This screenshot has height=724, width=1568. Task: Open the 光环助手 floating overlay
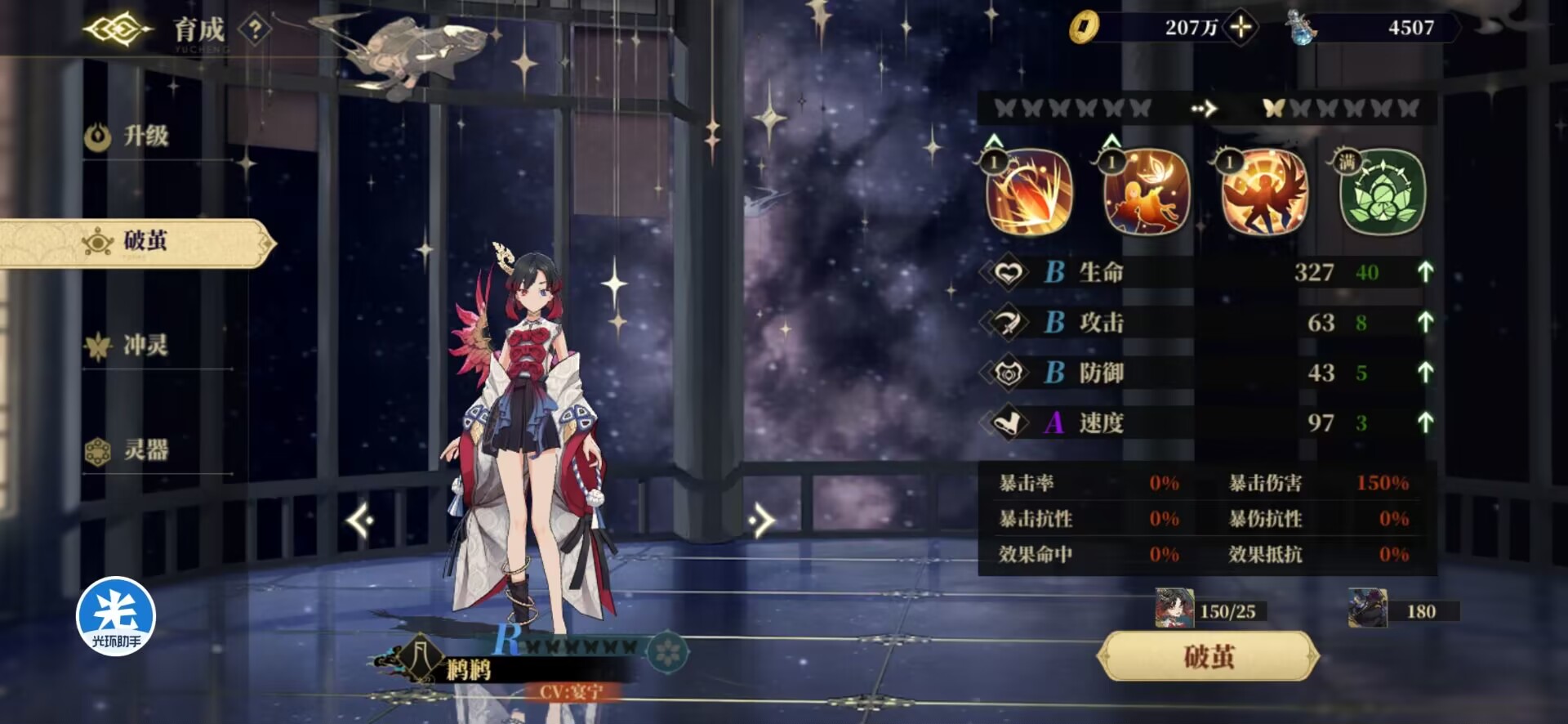point(116,617)
